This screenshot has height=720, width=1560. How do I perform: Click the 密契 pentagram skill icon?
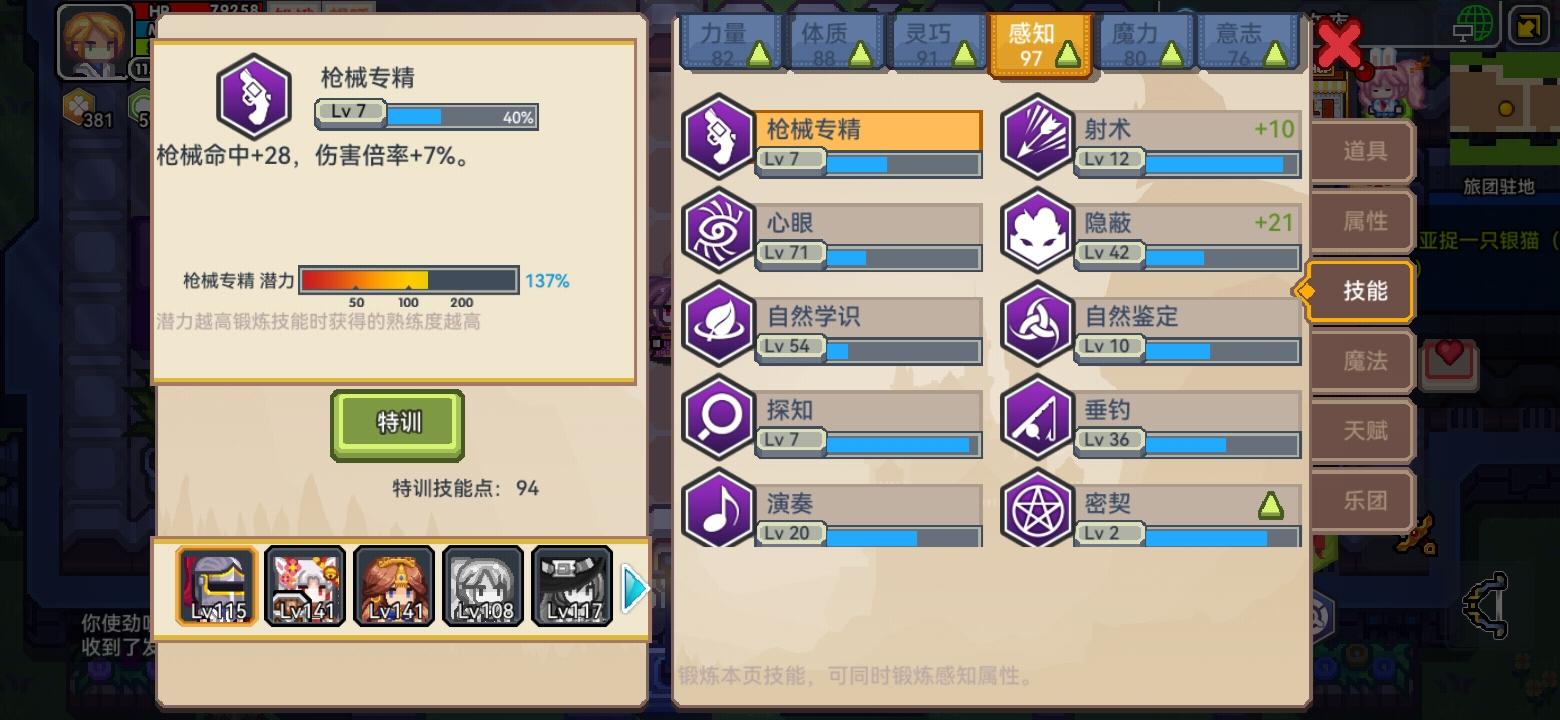click(x=1037, y=512)
